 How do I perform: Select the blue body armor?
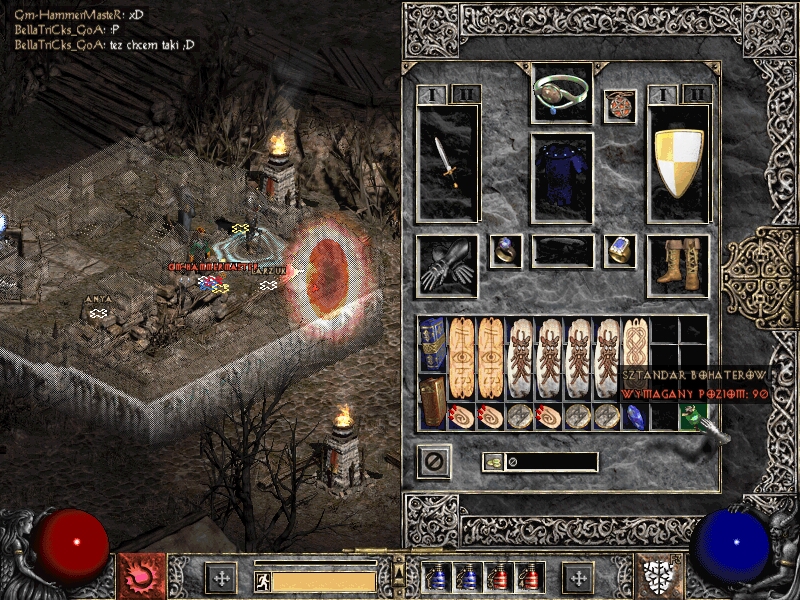[563, 176]
